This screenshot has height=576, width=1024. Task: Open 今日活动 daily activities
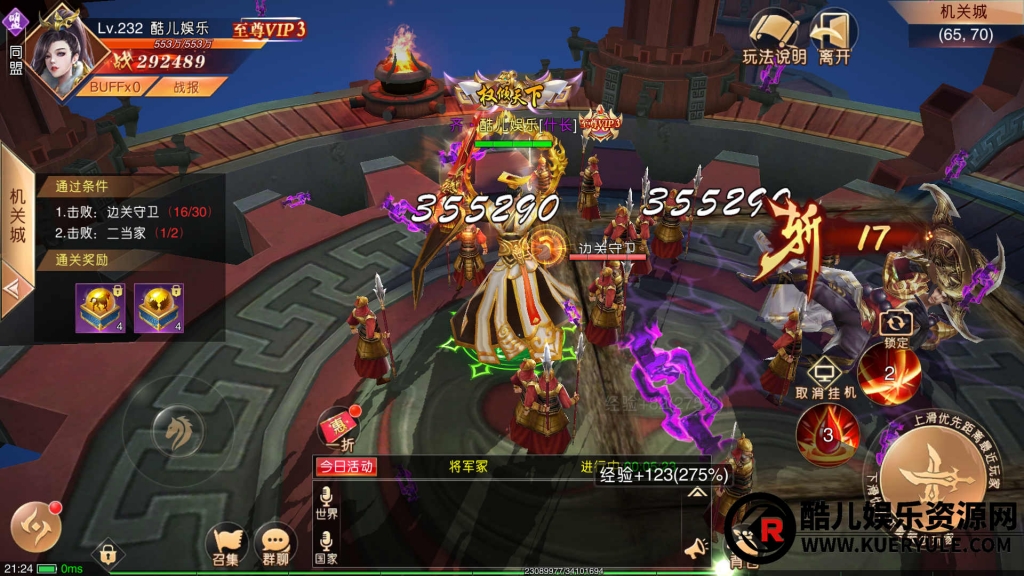[x=347, y=466]
